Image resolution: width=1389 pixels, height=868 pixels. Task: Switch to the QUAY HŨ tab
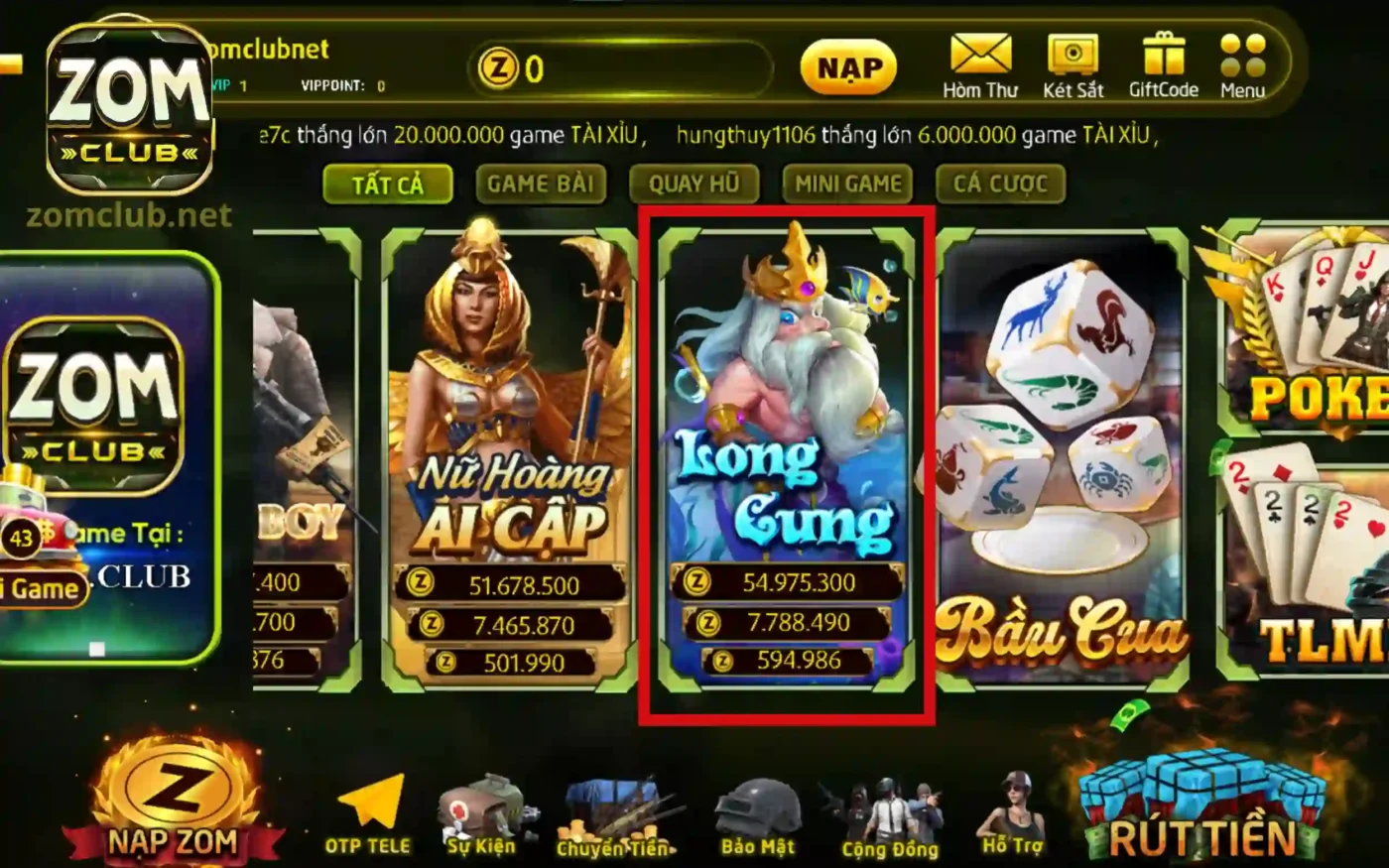694,184
